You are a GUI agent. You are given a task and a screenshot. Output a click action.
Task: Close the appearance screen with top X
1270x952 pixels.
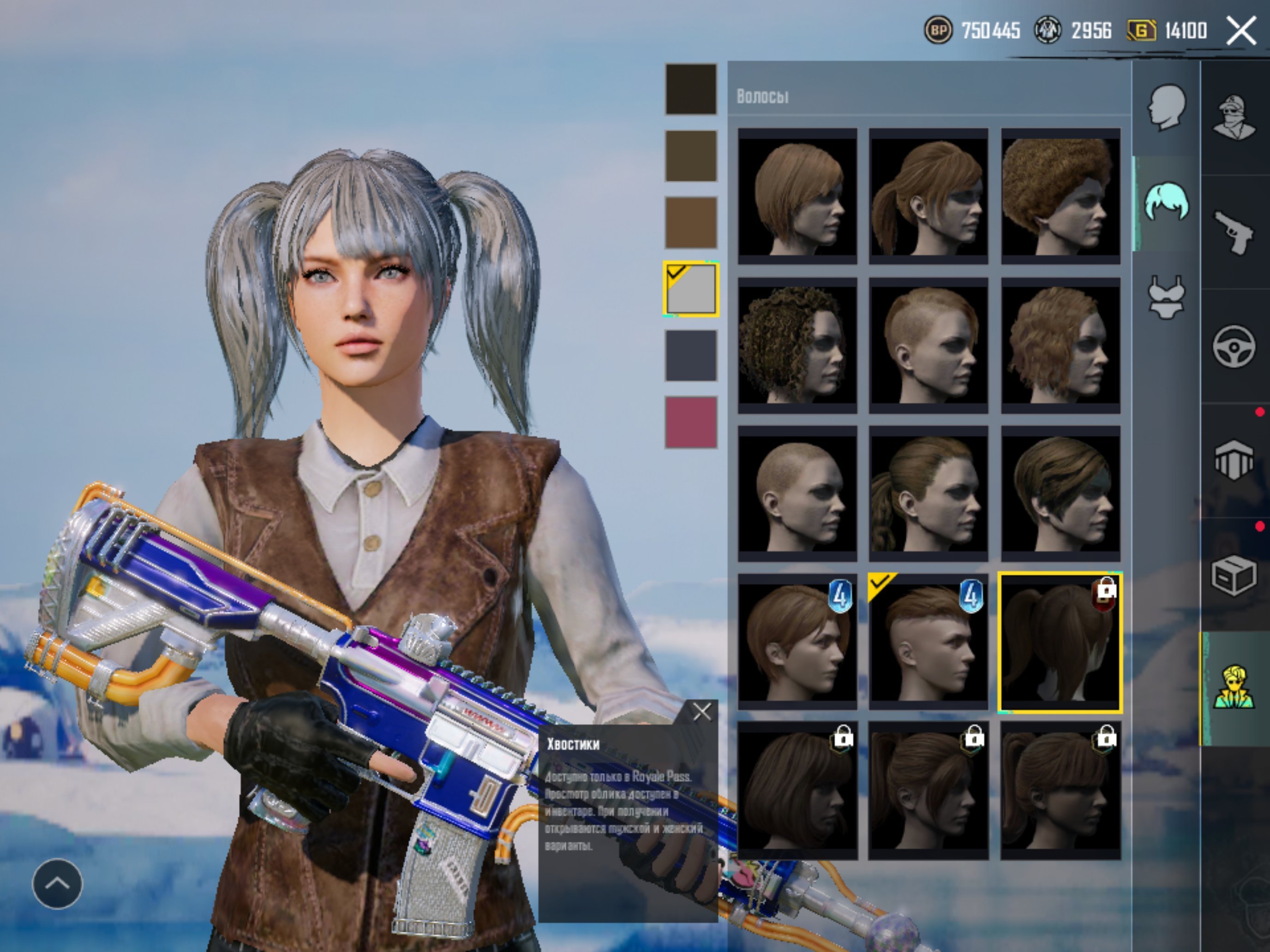click(x=1241, y=30)
